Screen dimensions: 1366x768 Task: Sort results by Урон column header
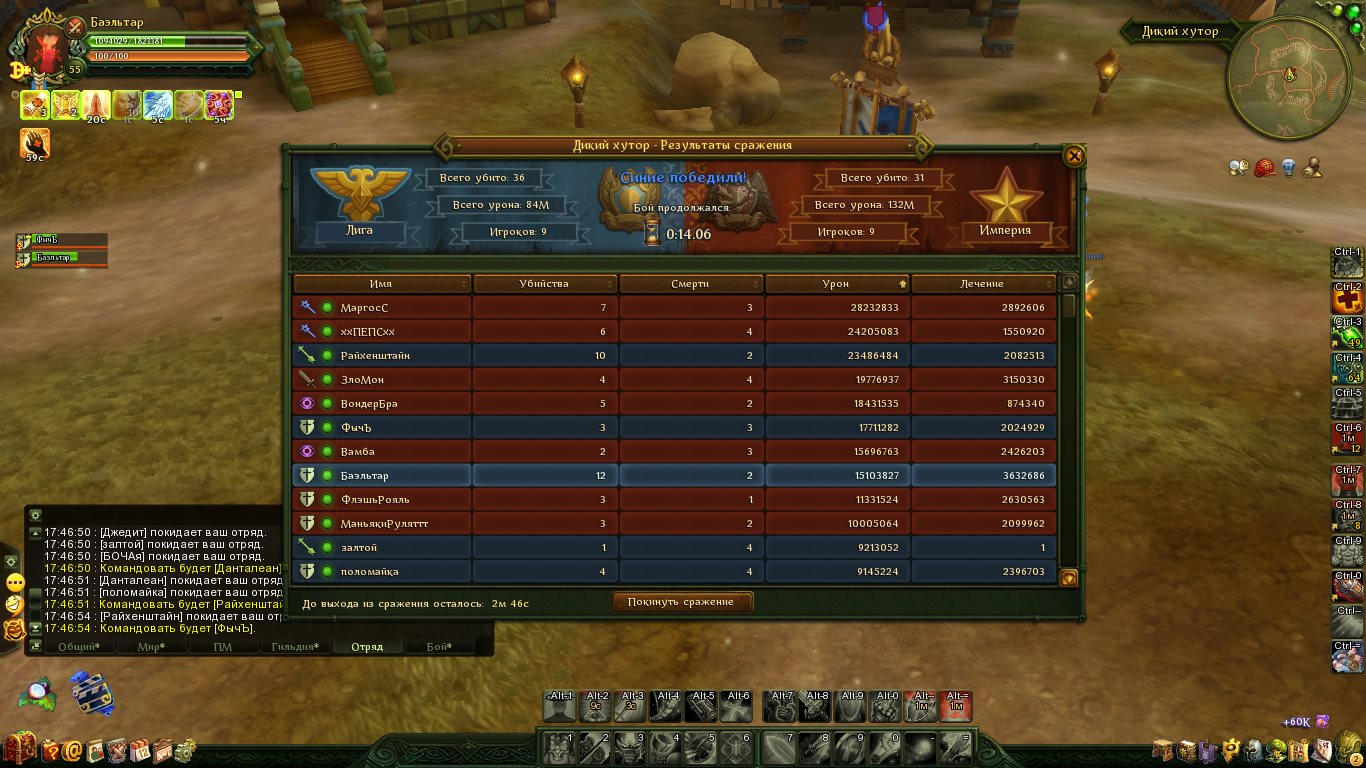pos(836,284)
